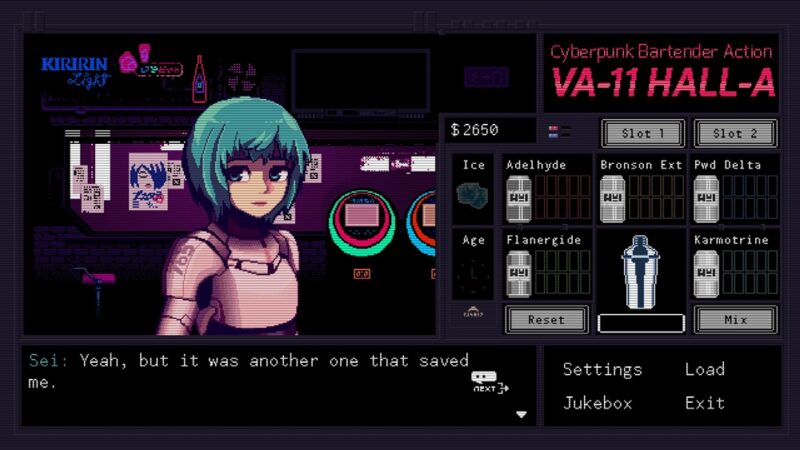Image resolution: width=800 pixels, height=450 pixels.
Task: Advance dialogue with the NEXT icon
Action: (x=489, y=382)
